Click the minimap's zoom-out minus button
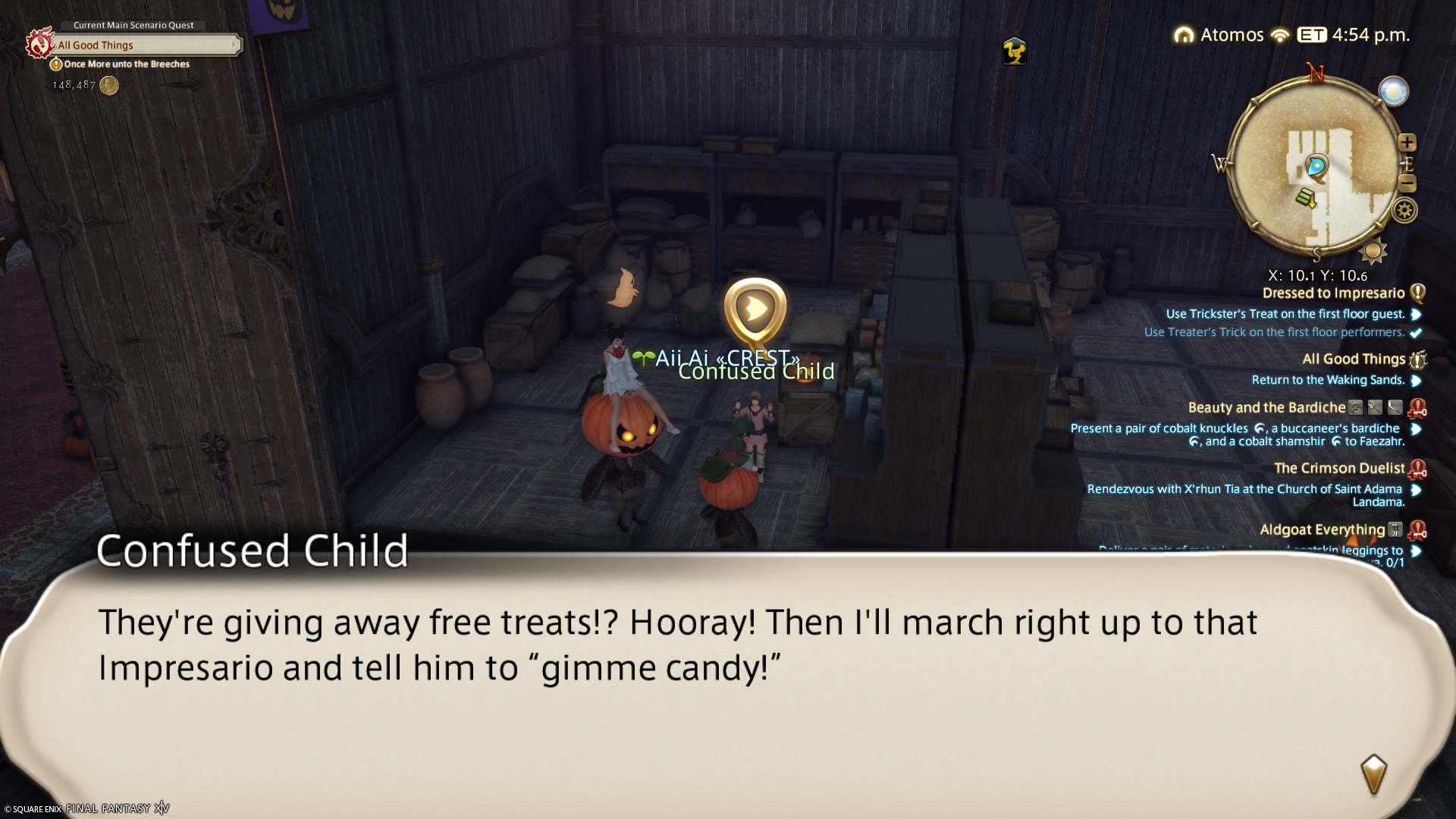 (x=1407, y=183)
